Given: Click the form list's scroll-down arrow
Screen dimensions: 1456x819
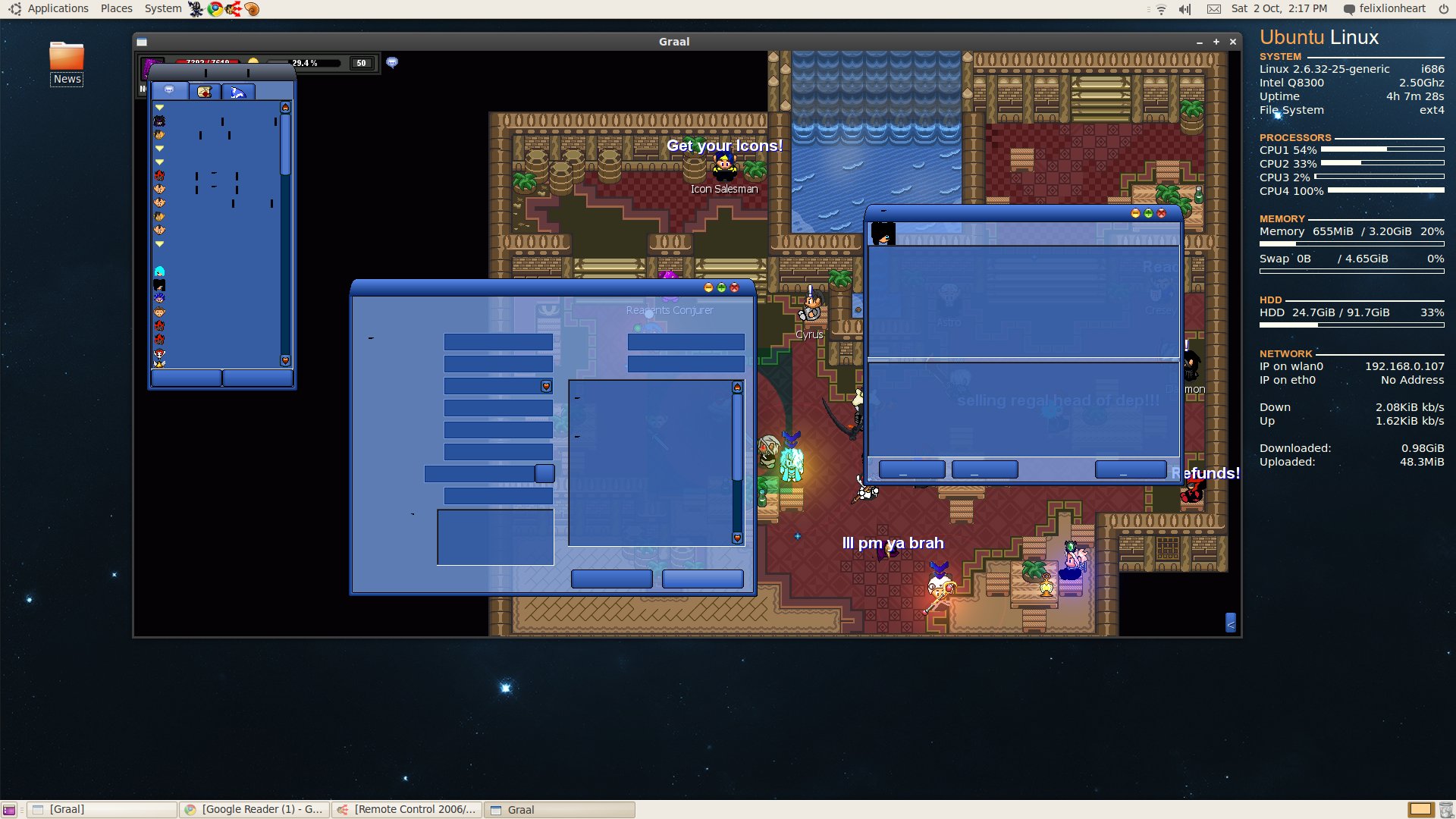Looking at the screenshot, I should pos(737,538).
